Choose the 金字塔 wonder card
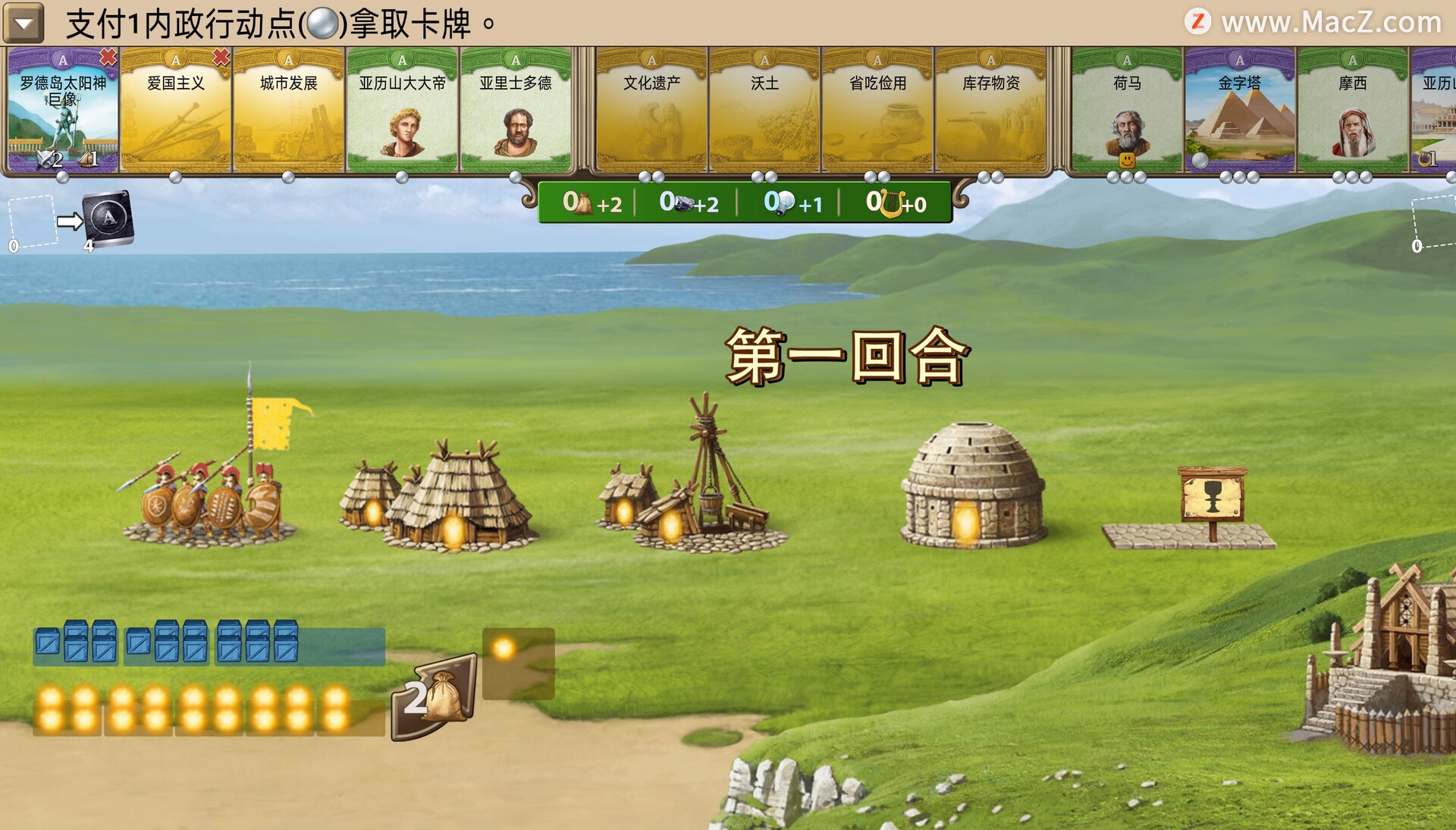 coord(1240,111)
